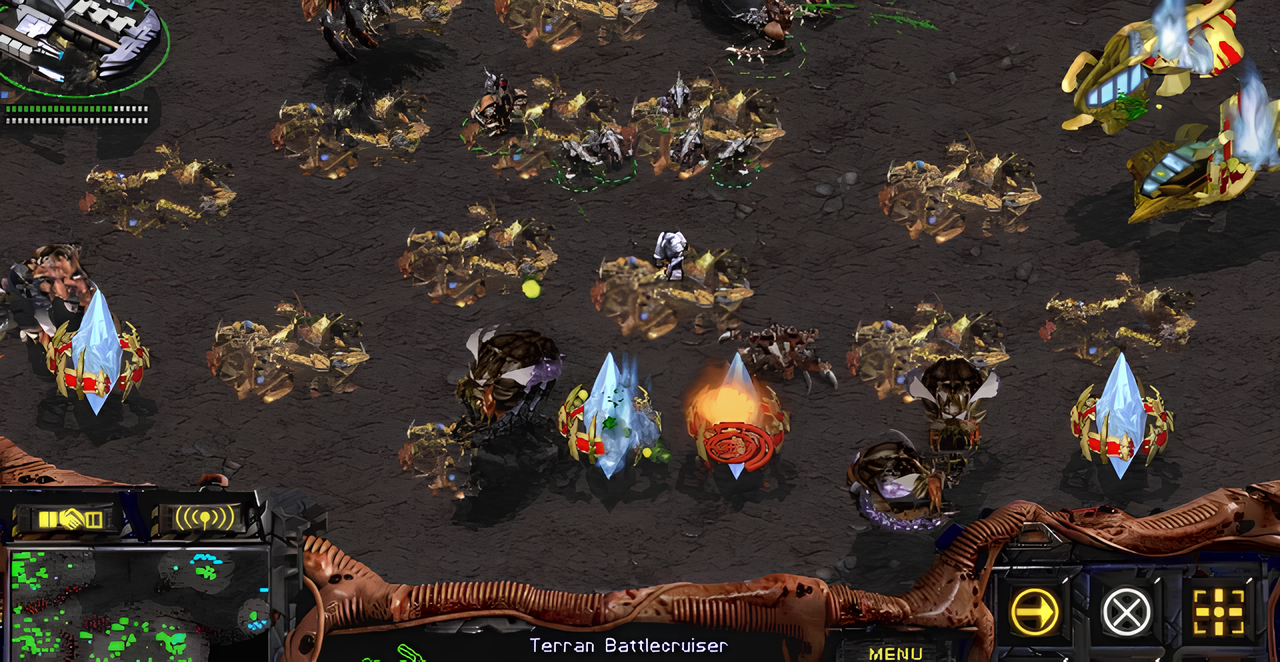Activate the Stop command icon
Screen dimensions: 1280x662
pyautogui.click(x=1126, y=611)
